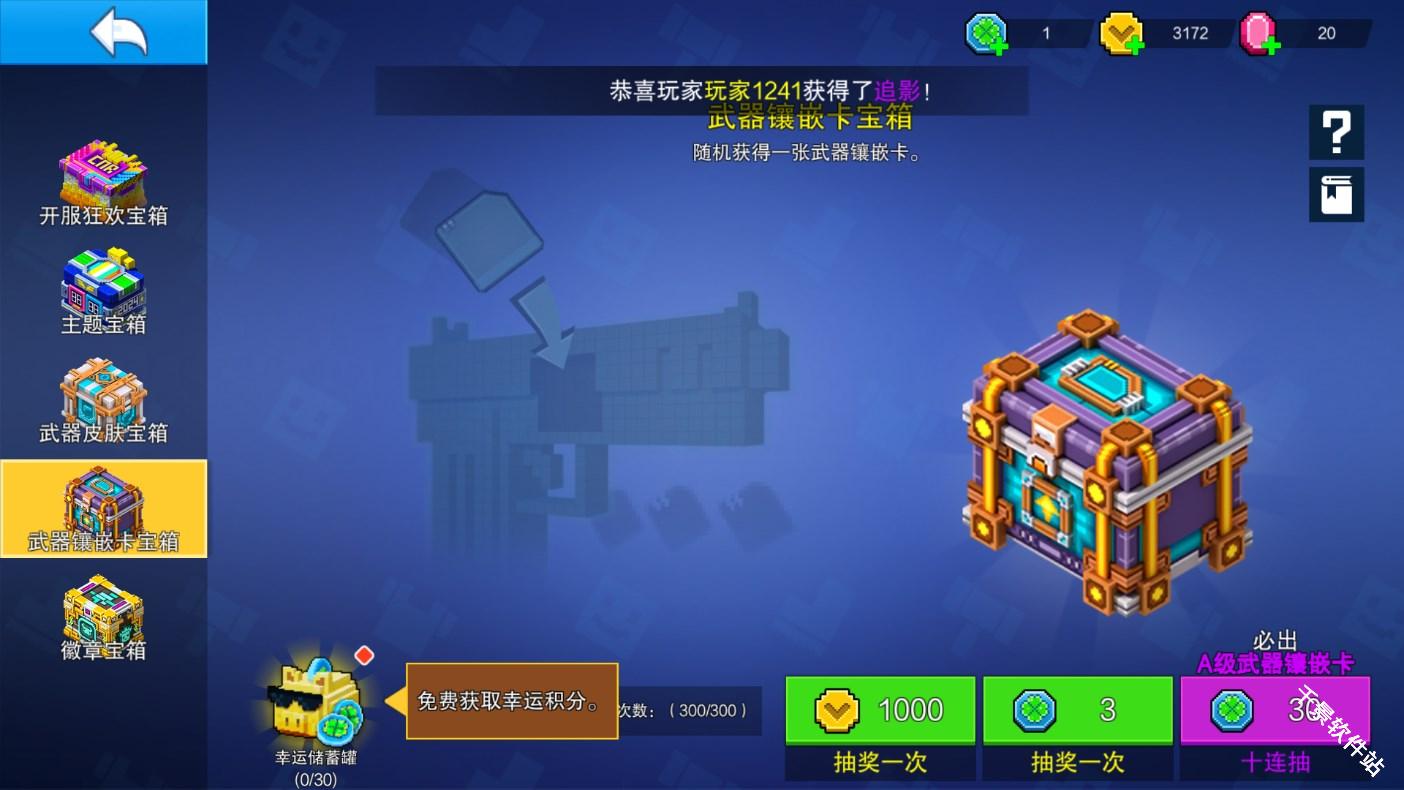The width and height of the screenshot is (1404, 790).
Task: Open the handbook icon below the help icon
Action: click(x=1337, y=194)
